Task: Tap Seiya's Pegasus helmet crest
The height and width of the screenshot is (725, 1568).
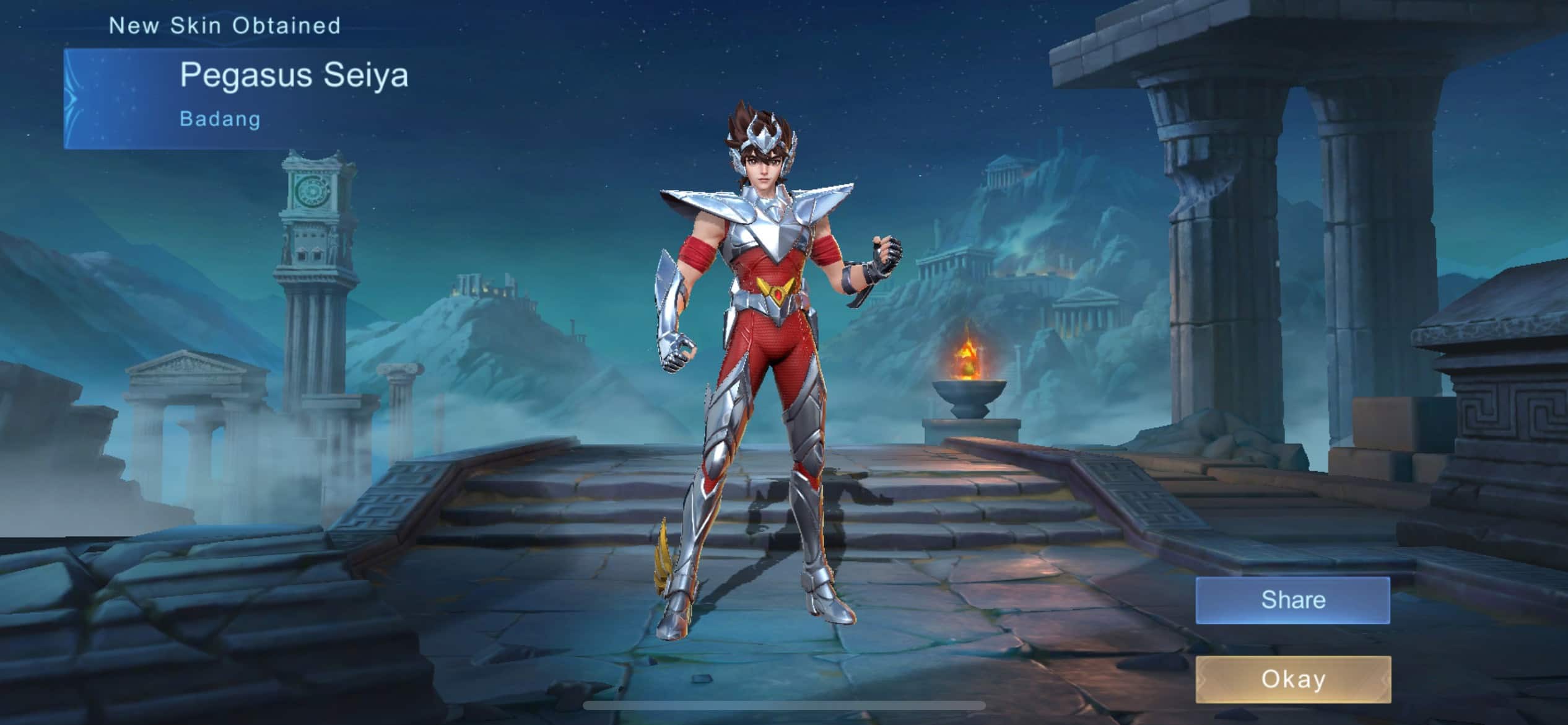Action: [763, 132]
